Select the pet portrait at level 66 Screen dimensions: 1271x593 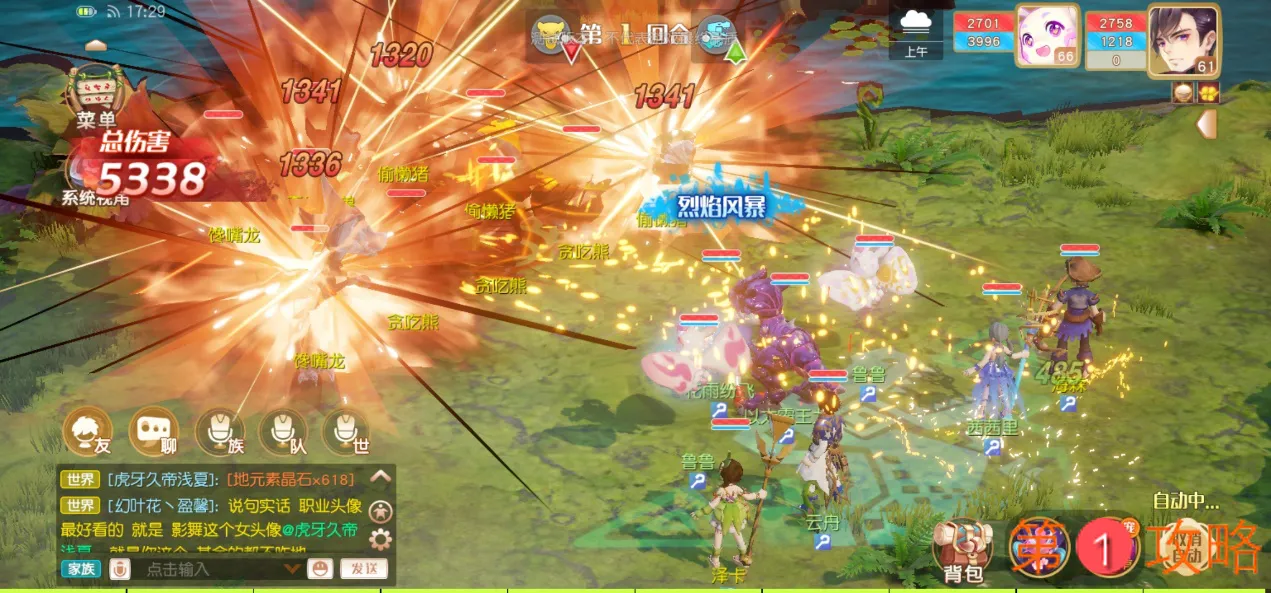tap(1047, 37)
